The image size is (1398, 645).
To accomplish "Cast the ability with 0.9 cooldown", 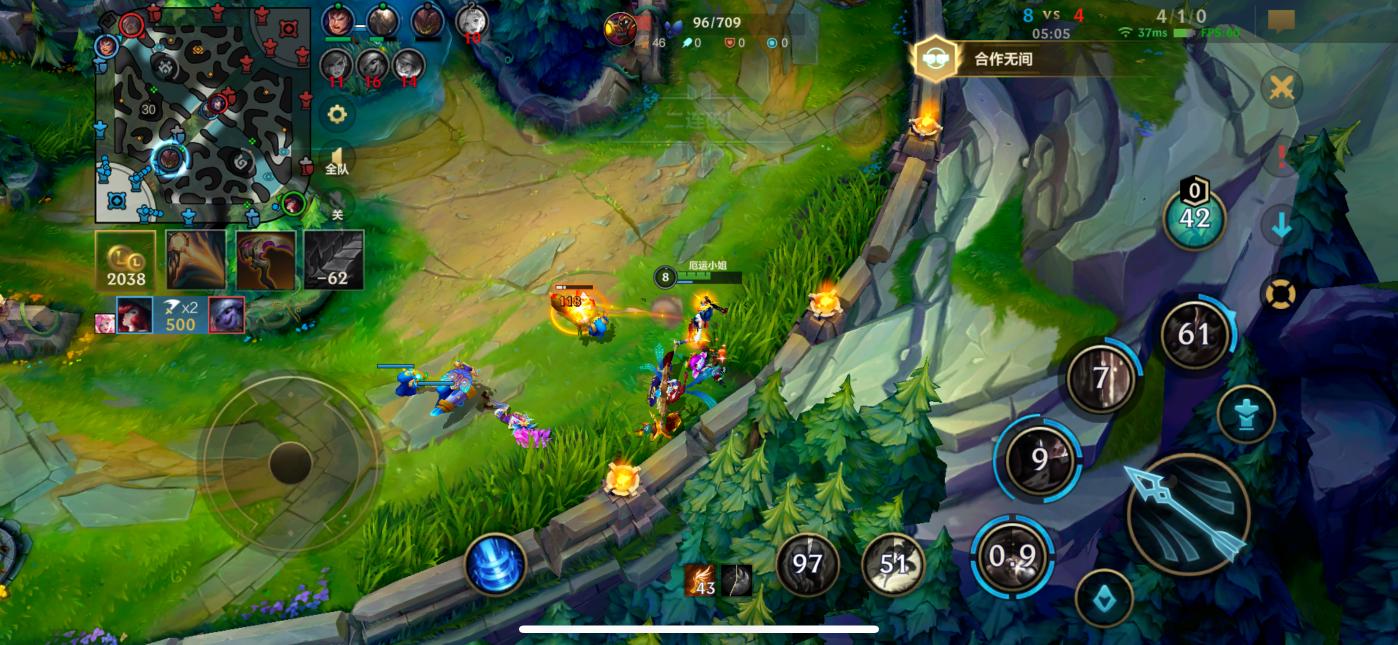I will tap(1013, 557).
